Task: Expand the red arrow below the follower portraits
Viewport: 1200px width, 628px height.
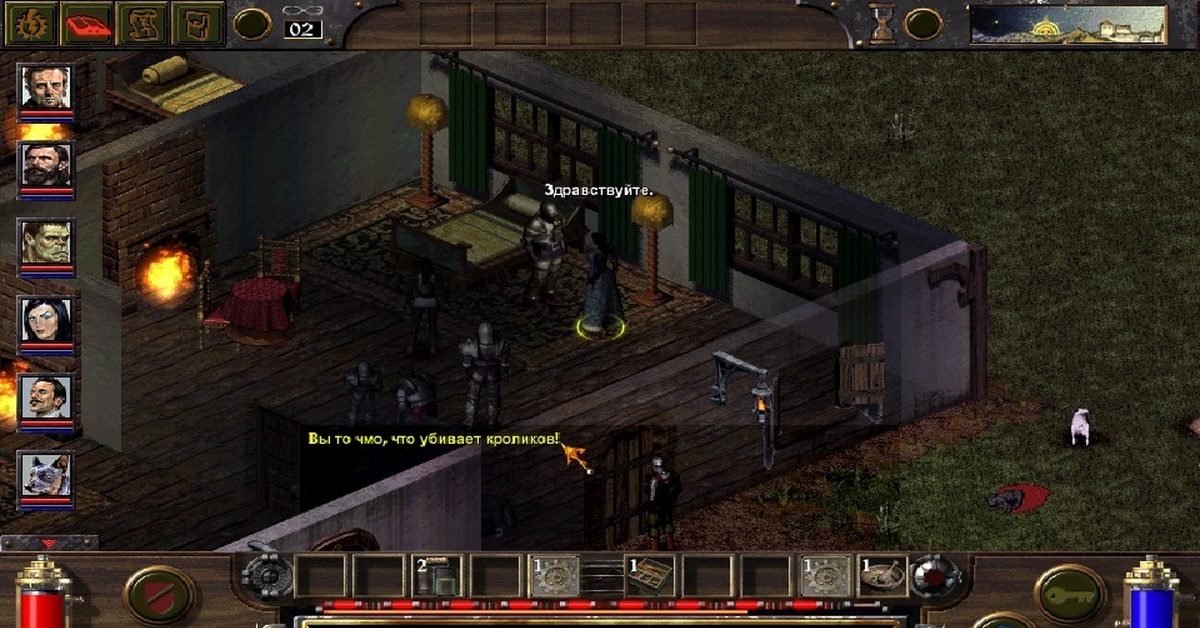Action: pyautogui.click(x=48, y=543)
